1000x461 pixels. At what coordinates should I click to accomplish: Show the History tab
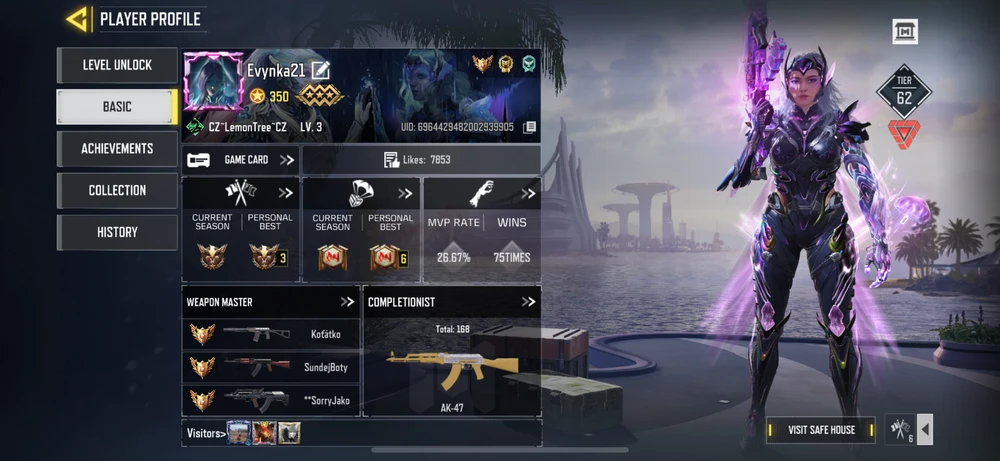pyautogui.click(x=117, y=233)
